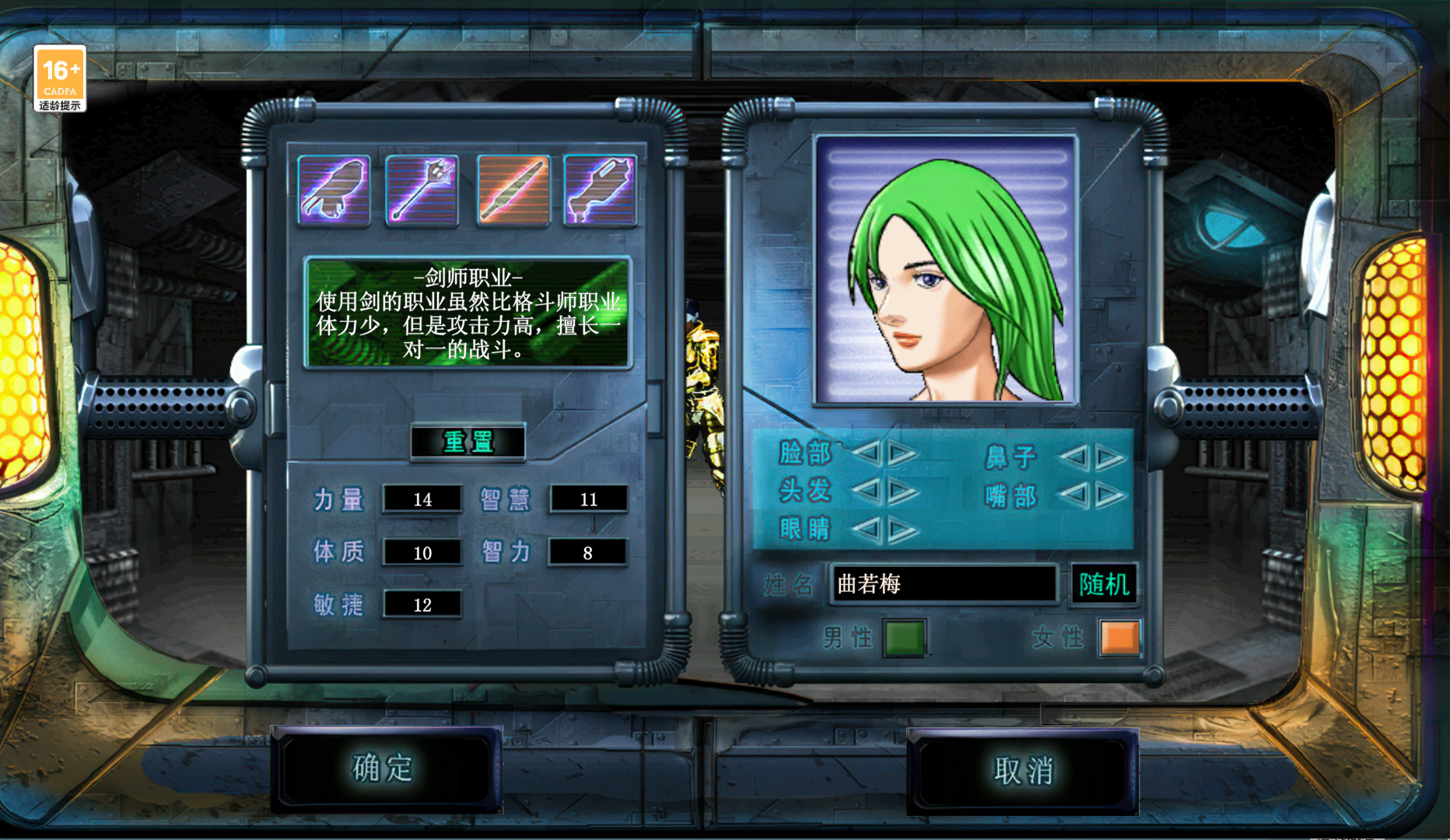Open the 16+ CADPA age rating notice

pyautogui.click(x=60, y=79)
